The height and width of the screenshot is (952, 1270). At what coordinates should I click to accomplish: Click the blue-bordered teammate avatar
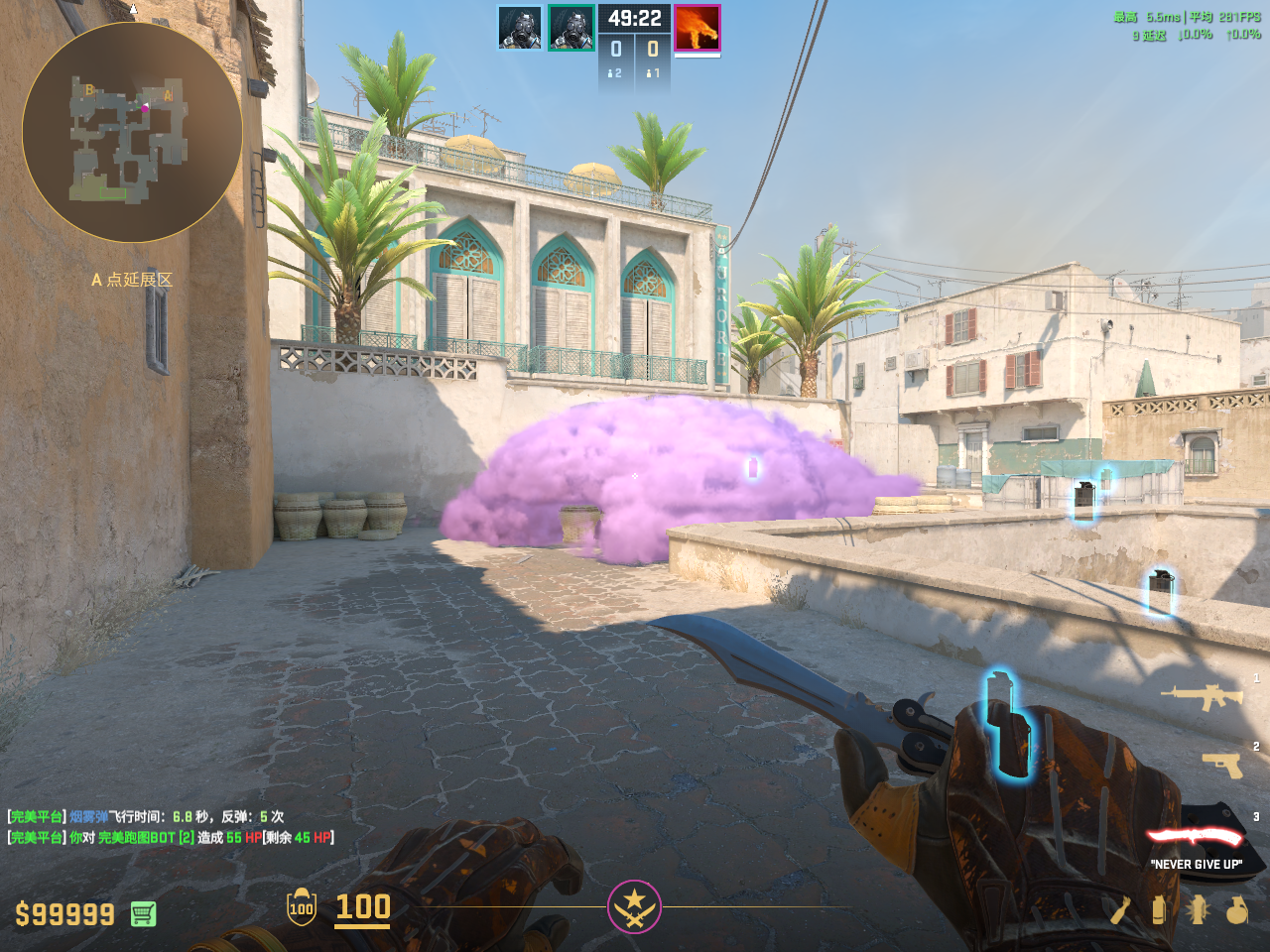(520, 28)
